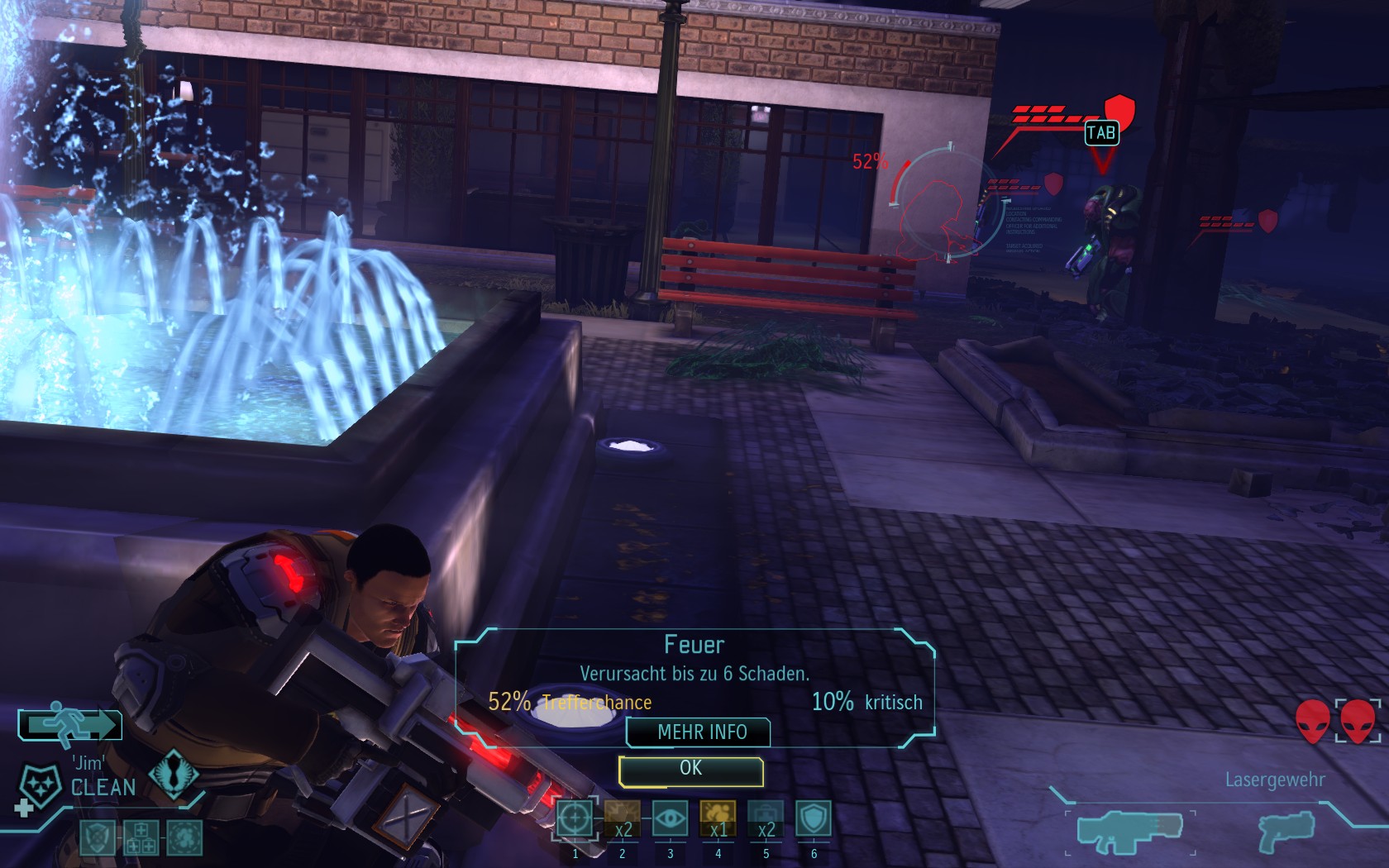Choose the second yellow ability slot

point(622,819)
